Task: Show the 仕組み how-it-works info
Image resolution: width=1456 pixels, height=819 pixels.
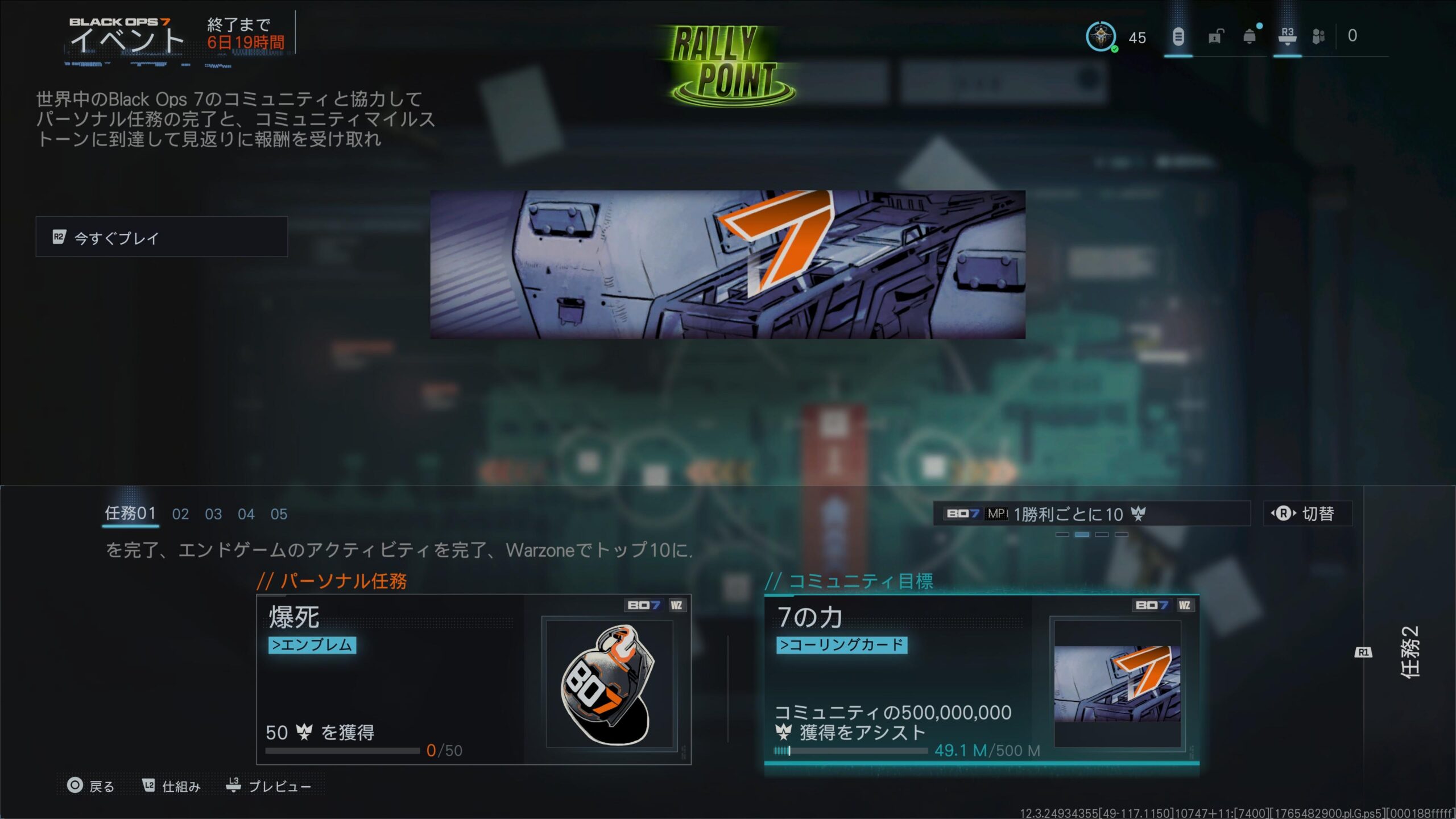Action: [171, 786]
